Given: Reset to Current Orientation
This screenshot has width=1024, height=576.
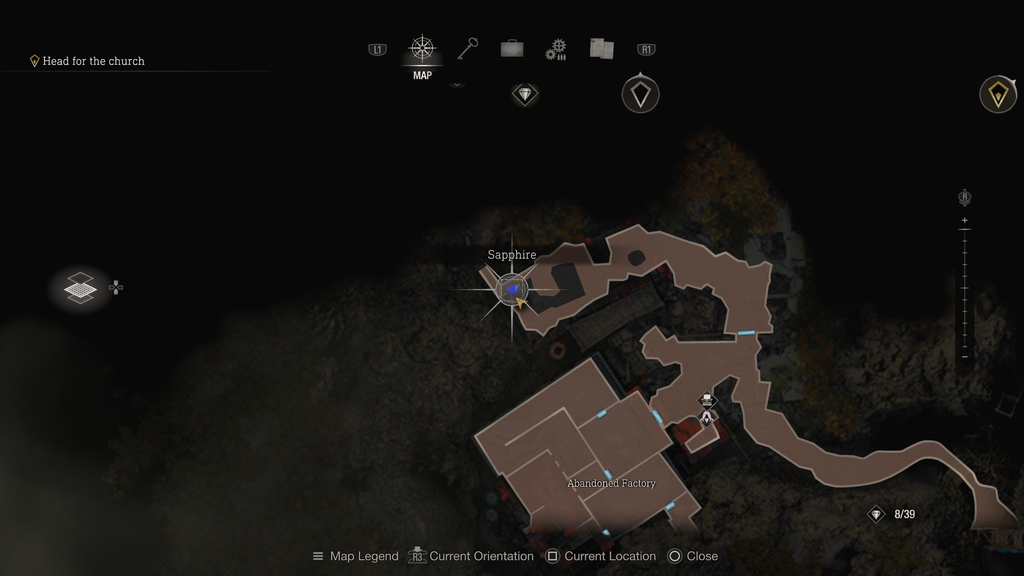Looking at the screenshot, I should pyautogui.click(x=471, y=556).
